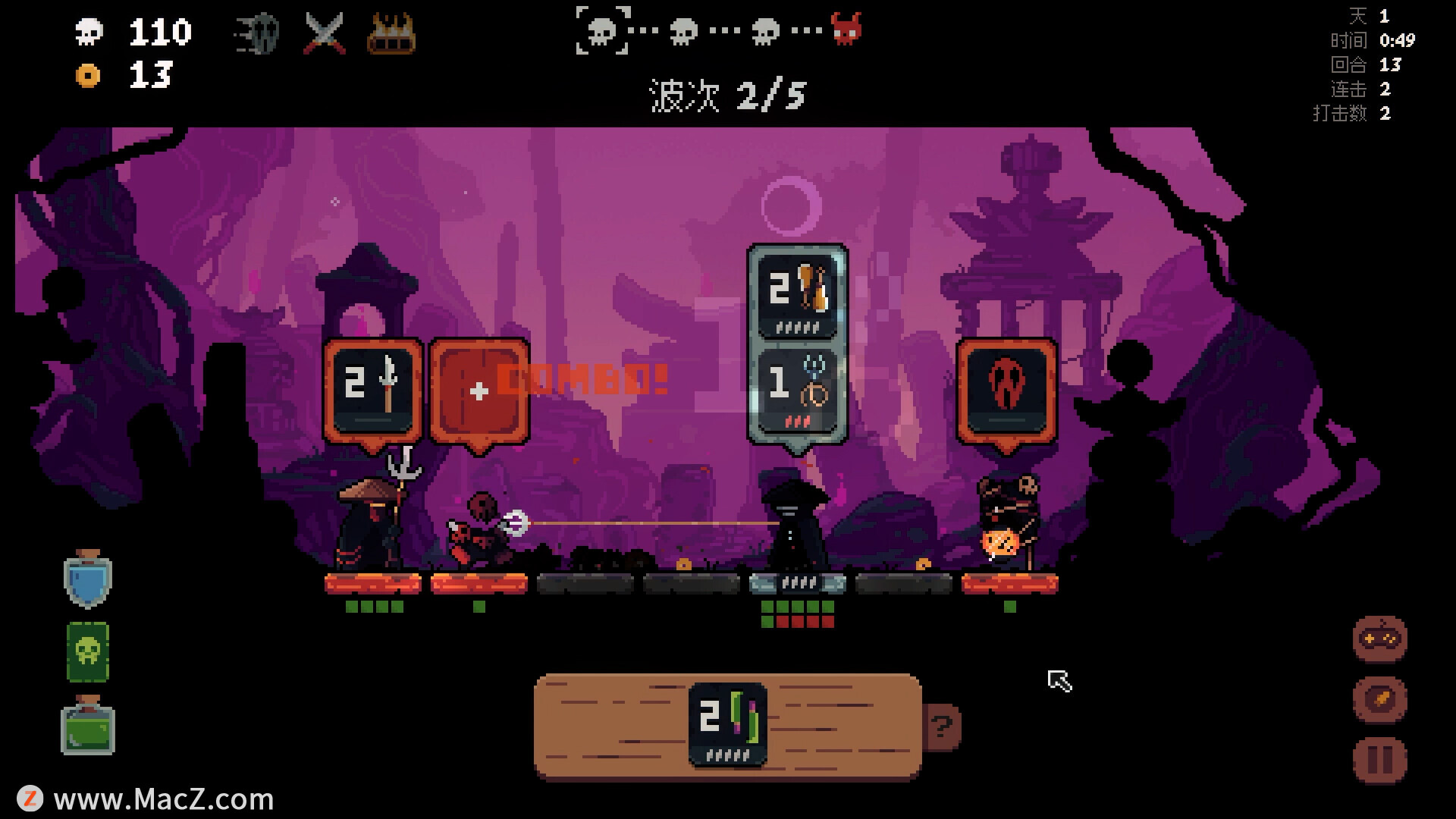Inspect the spear enemy's intent tile
The image size is (1456, 819).
click(372, 389)
